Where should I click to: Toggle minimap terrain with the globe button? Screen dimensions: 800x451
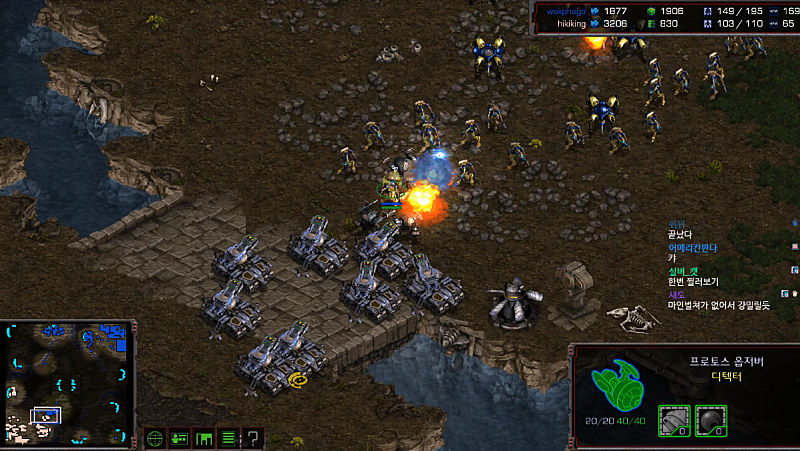[x=154, y=438]
